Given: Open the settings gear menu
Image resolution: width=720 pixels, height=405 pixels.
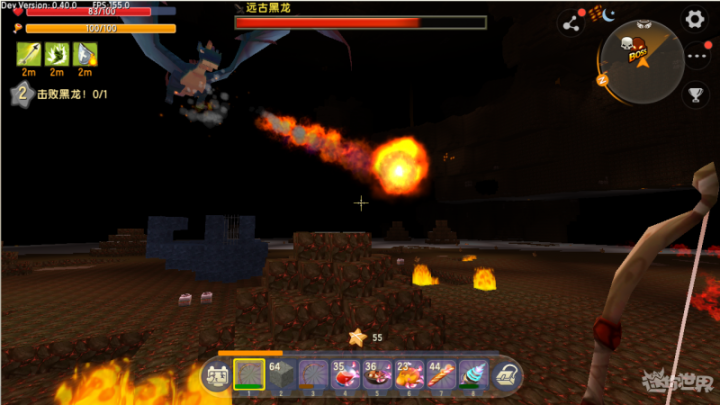Looking at the screenshot, I should [x=694, y=19].
